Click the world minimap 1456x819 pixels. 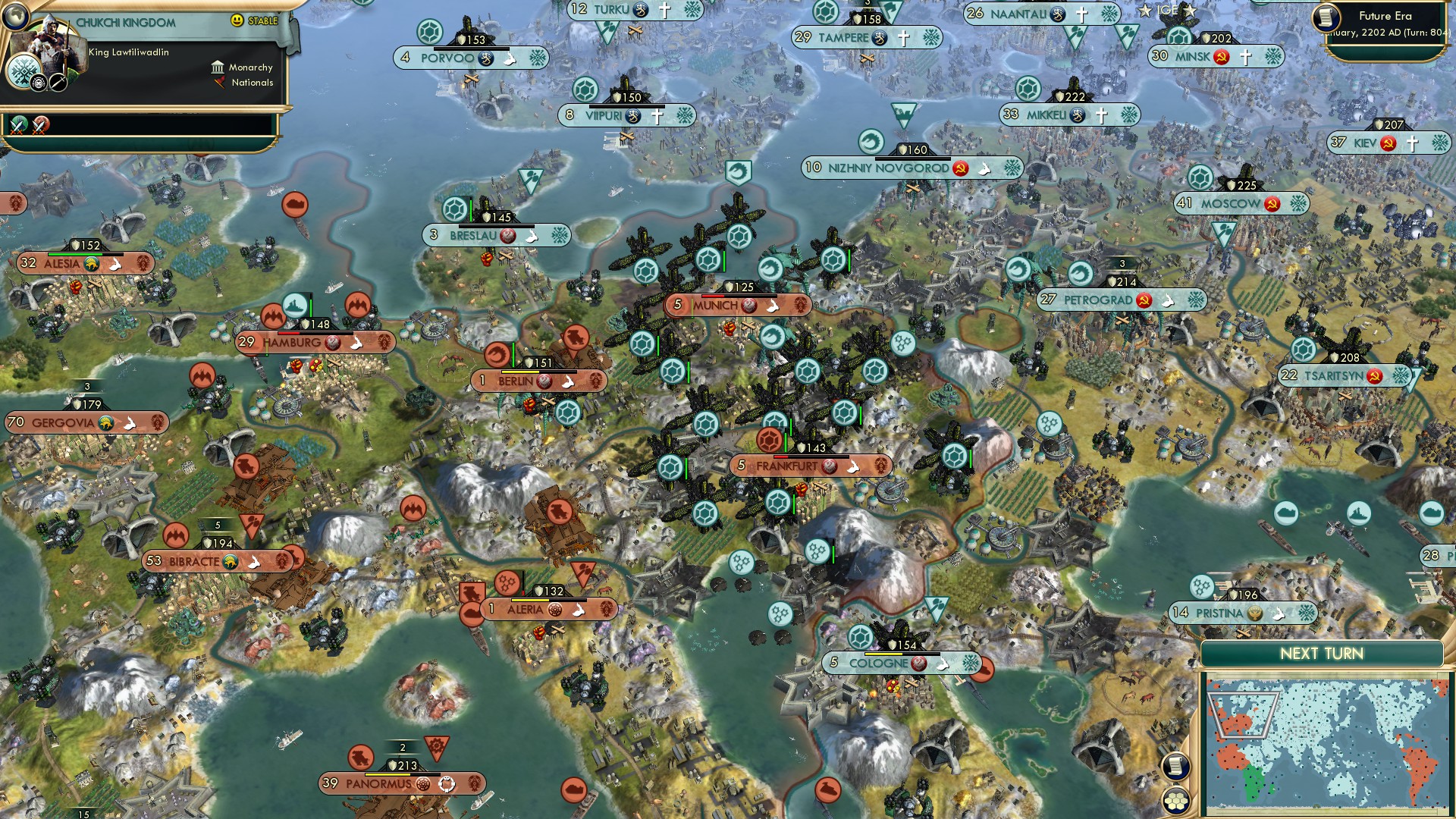1326,745
